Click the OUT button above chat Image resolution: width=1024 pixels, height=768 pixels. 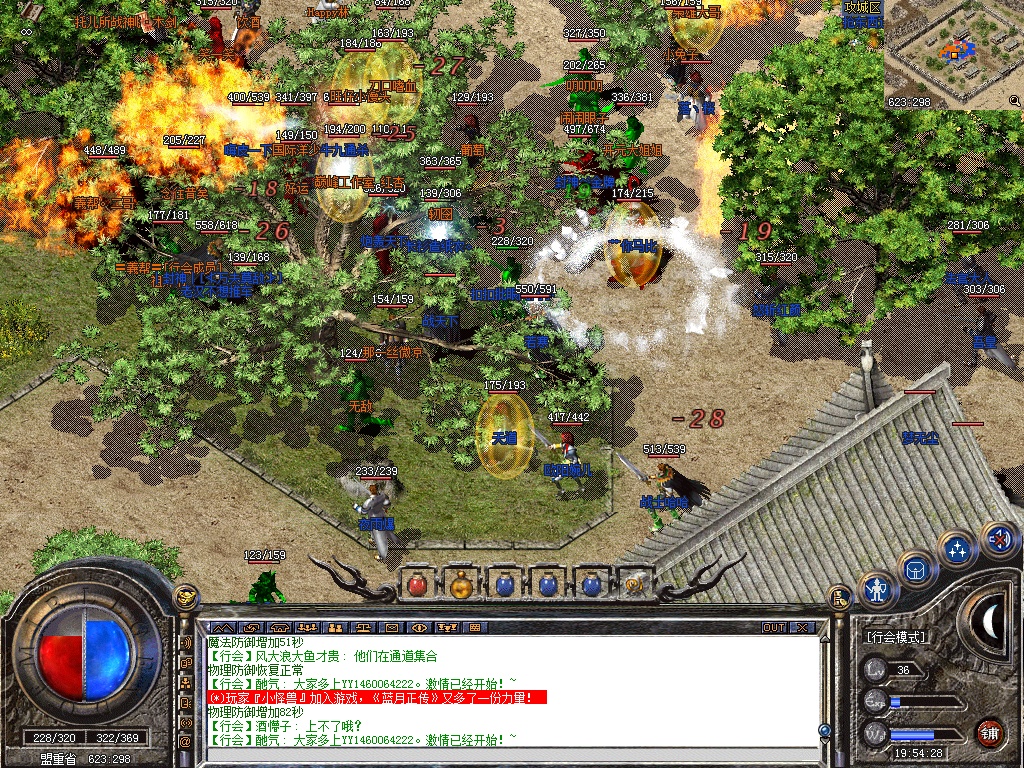773,628
